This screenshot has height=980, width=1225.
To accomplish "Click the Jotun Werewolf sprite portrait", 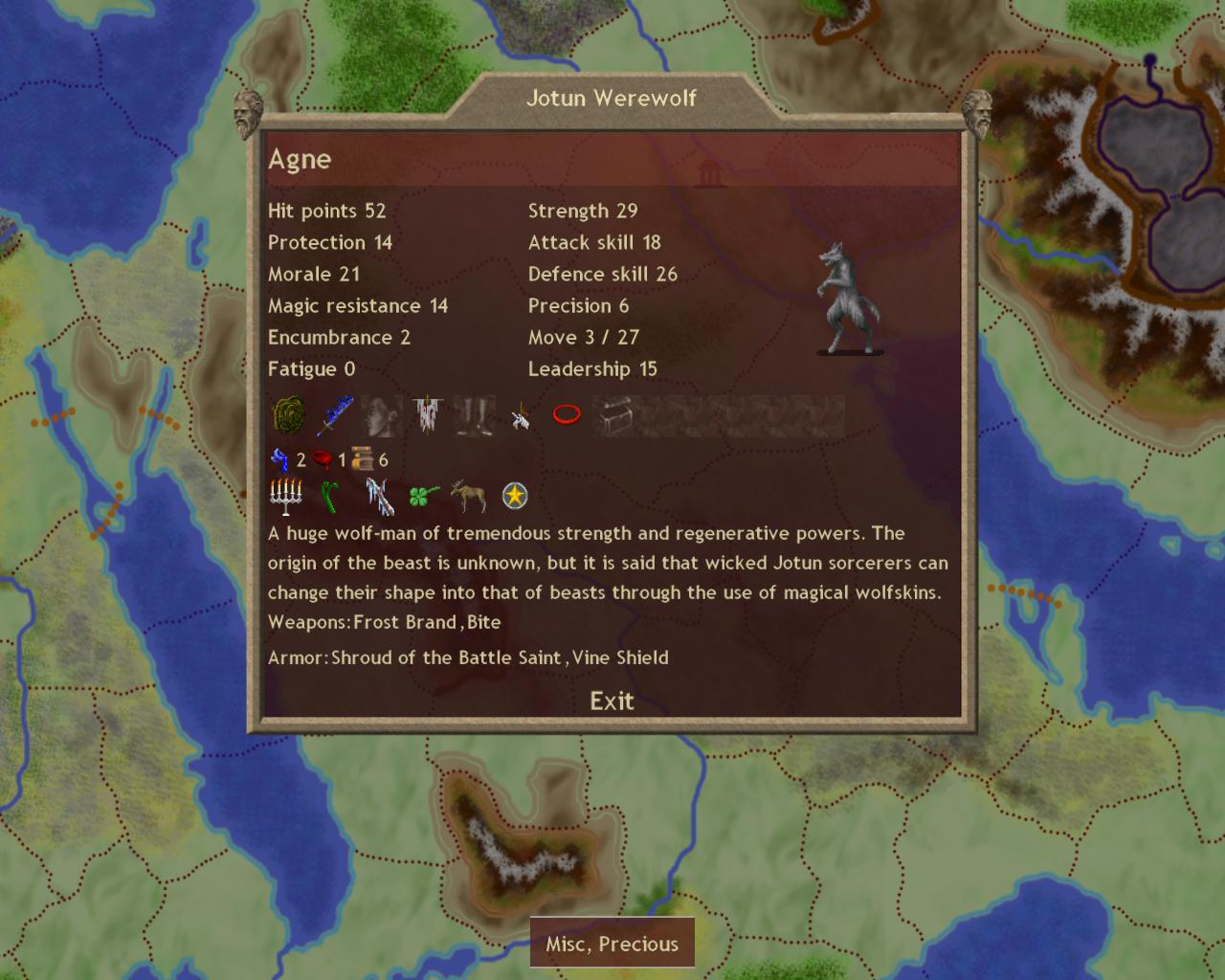I will pos(848,299).
